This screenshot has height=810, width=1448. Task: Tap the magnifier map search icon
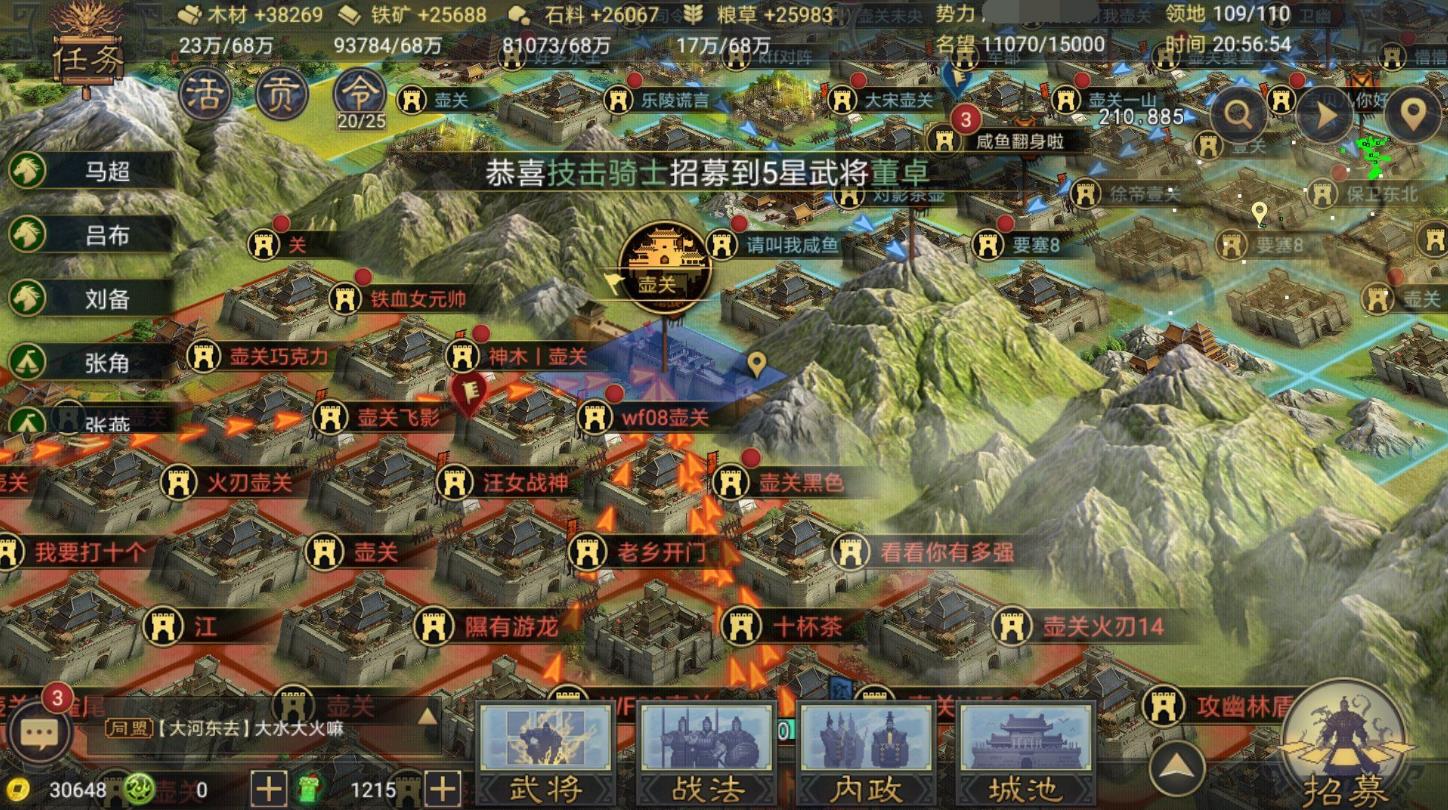coord(1238,113)
